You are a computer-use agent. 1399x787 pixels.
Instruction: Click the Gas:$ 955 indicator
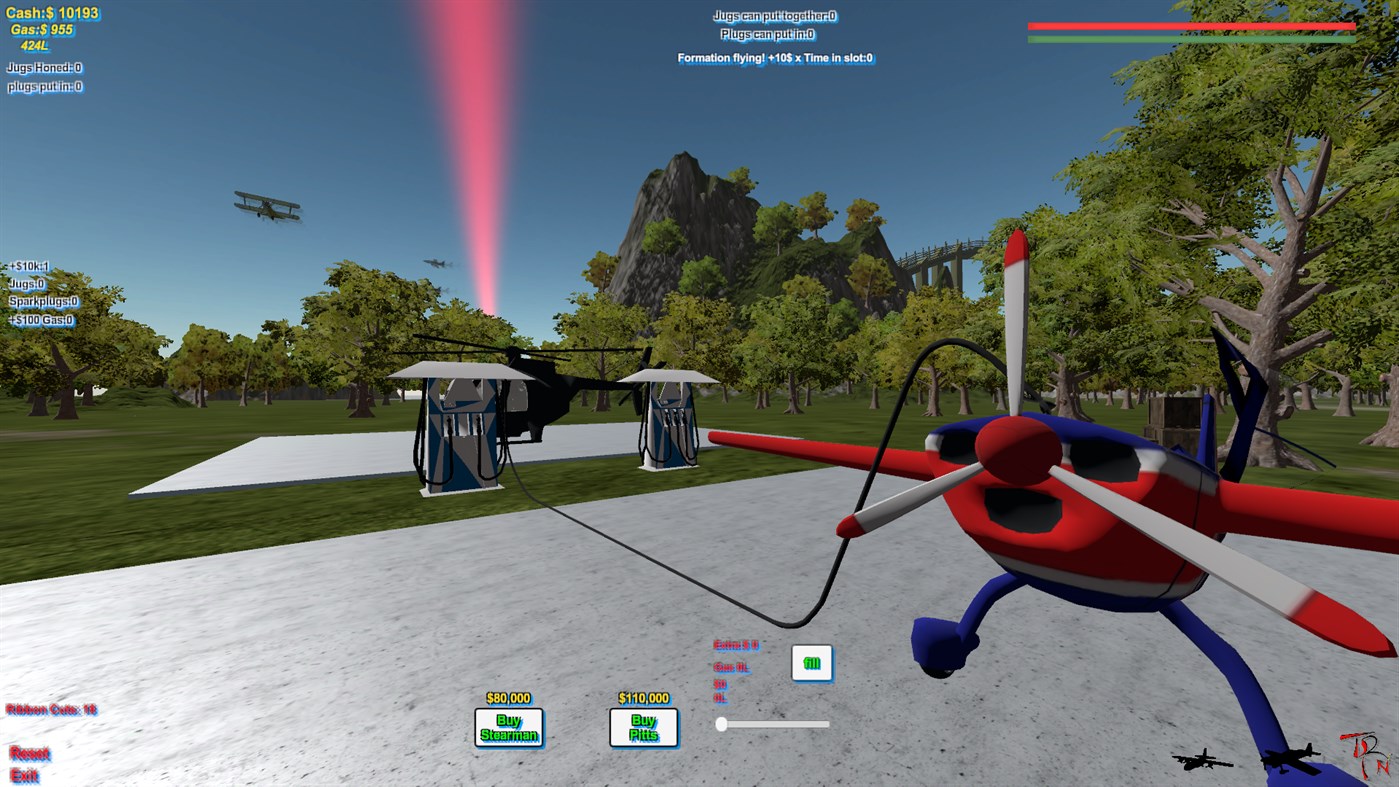click(41, 30)
